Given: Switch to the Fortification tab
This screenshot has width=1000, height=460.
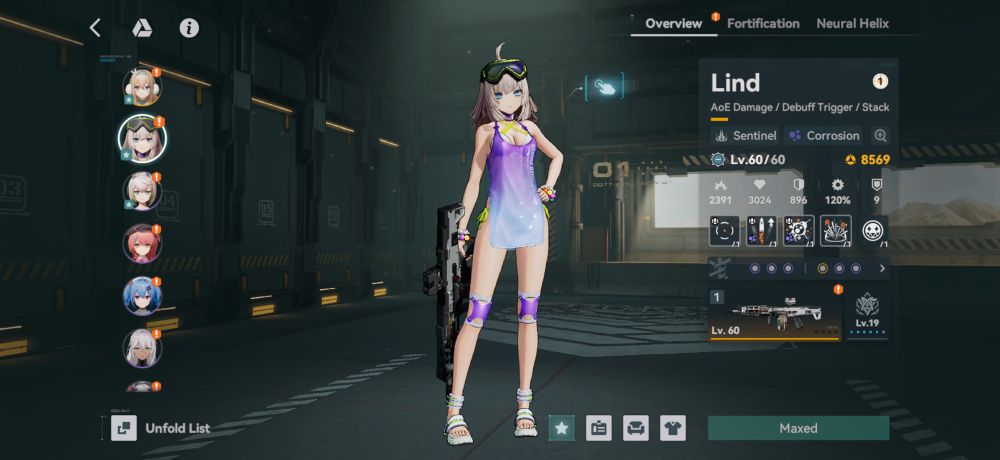Looking at the screenshot, I should pos(763,23).
